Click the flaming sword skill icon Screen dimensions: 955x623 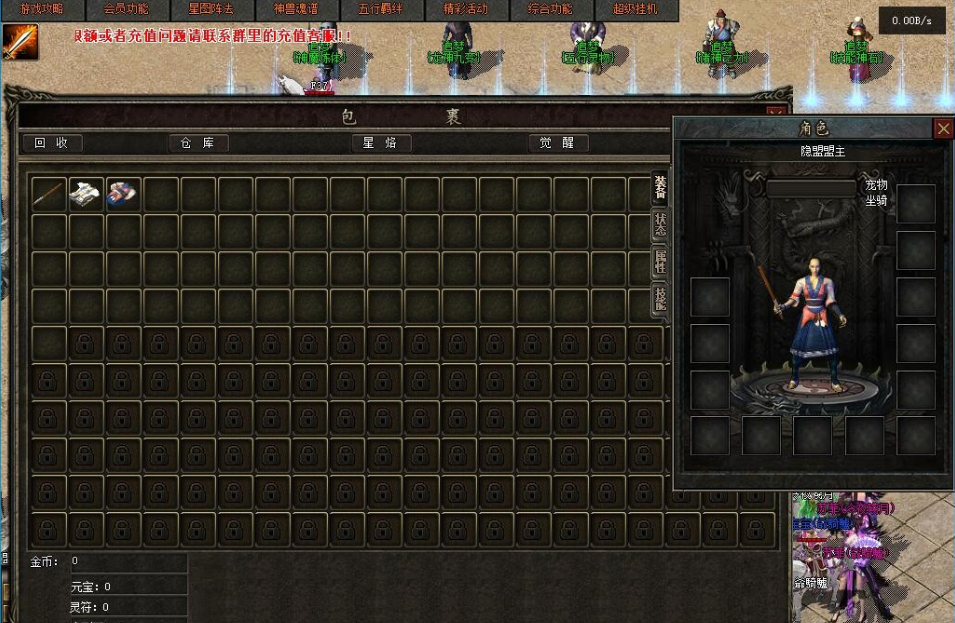click(19, 42)
